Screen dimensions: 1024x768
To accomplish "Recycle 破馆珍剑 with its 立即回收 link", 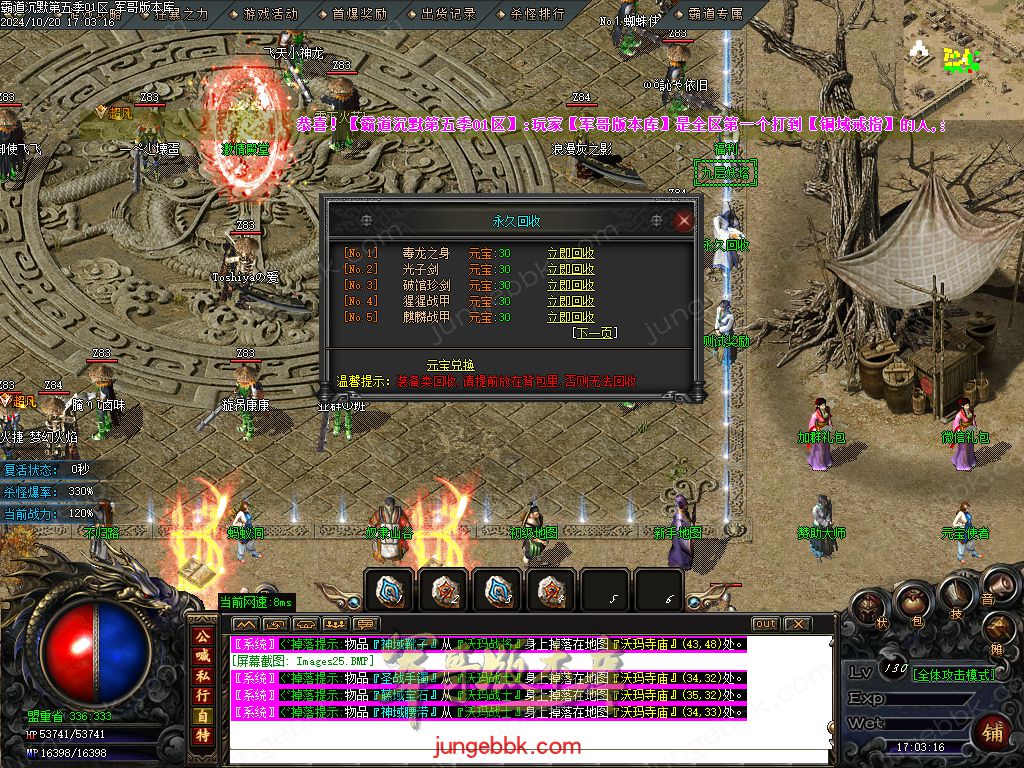I will pos(570,285).
